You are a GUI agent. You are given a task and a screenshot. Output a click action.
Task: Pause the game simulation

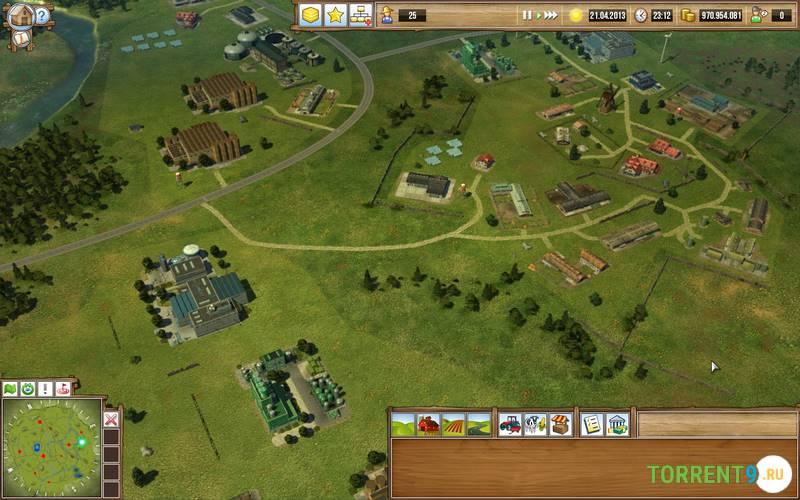coord(526,15)
